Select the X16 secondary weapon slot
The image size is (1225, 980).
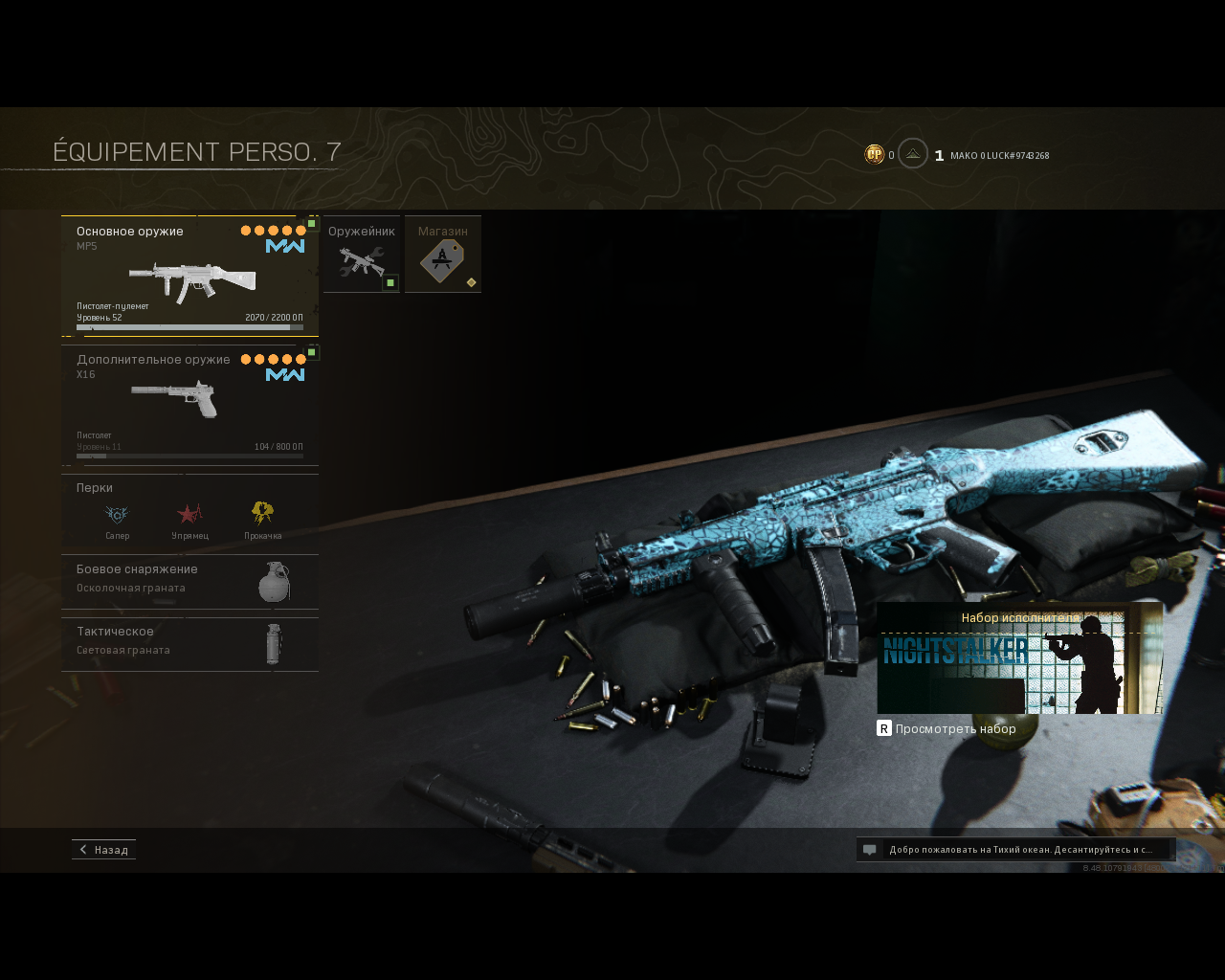[189, 405]
